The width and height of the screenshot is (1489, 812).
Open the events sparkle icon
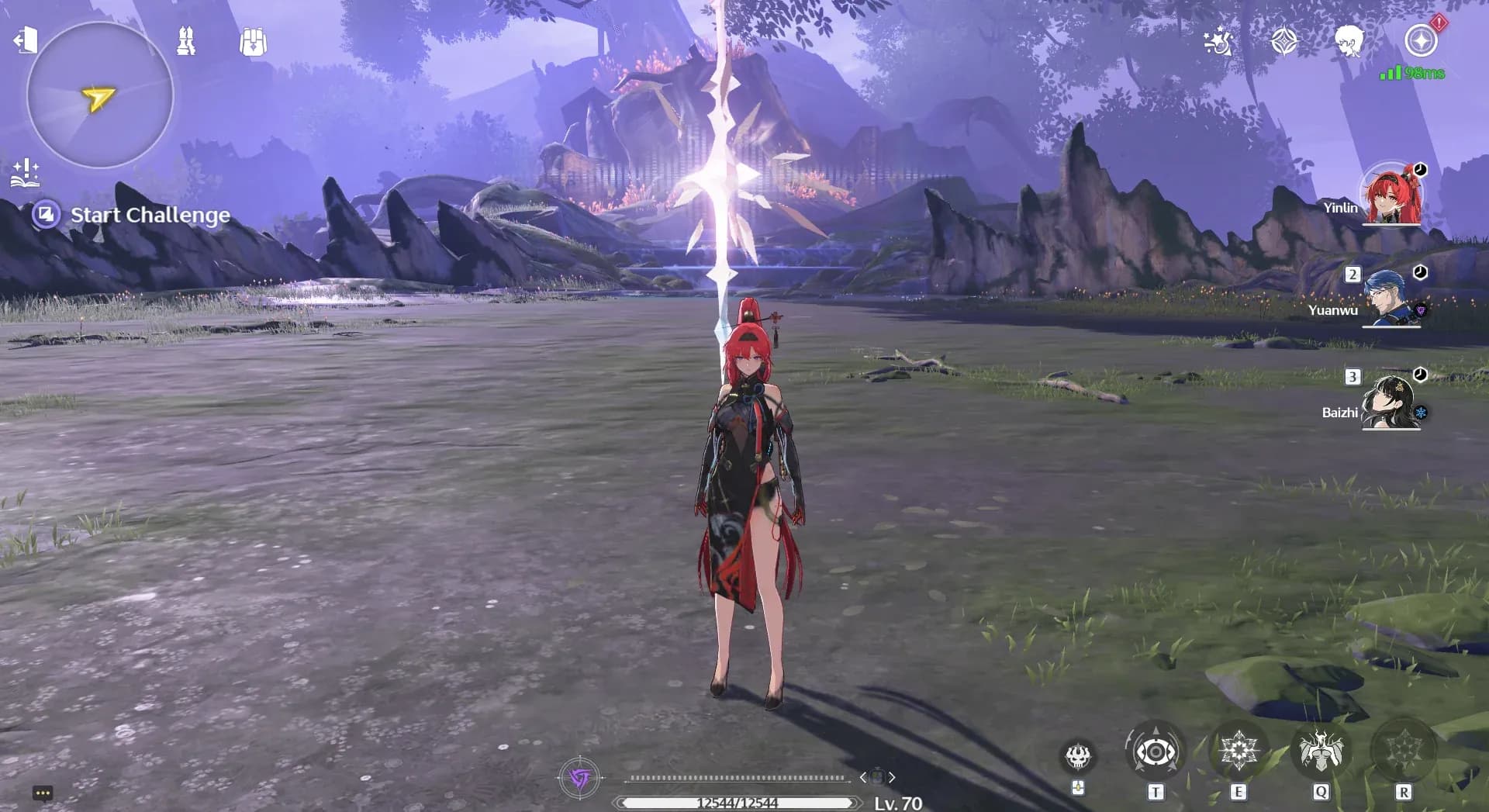(1218, 41)
